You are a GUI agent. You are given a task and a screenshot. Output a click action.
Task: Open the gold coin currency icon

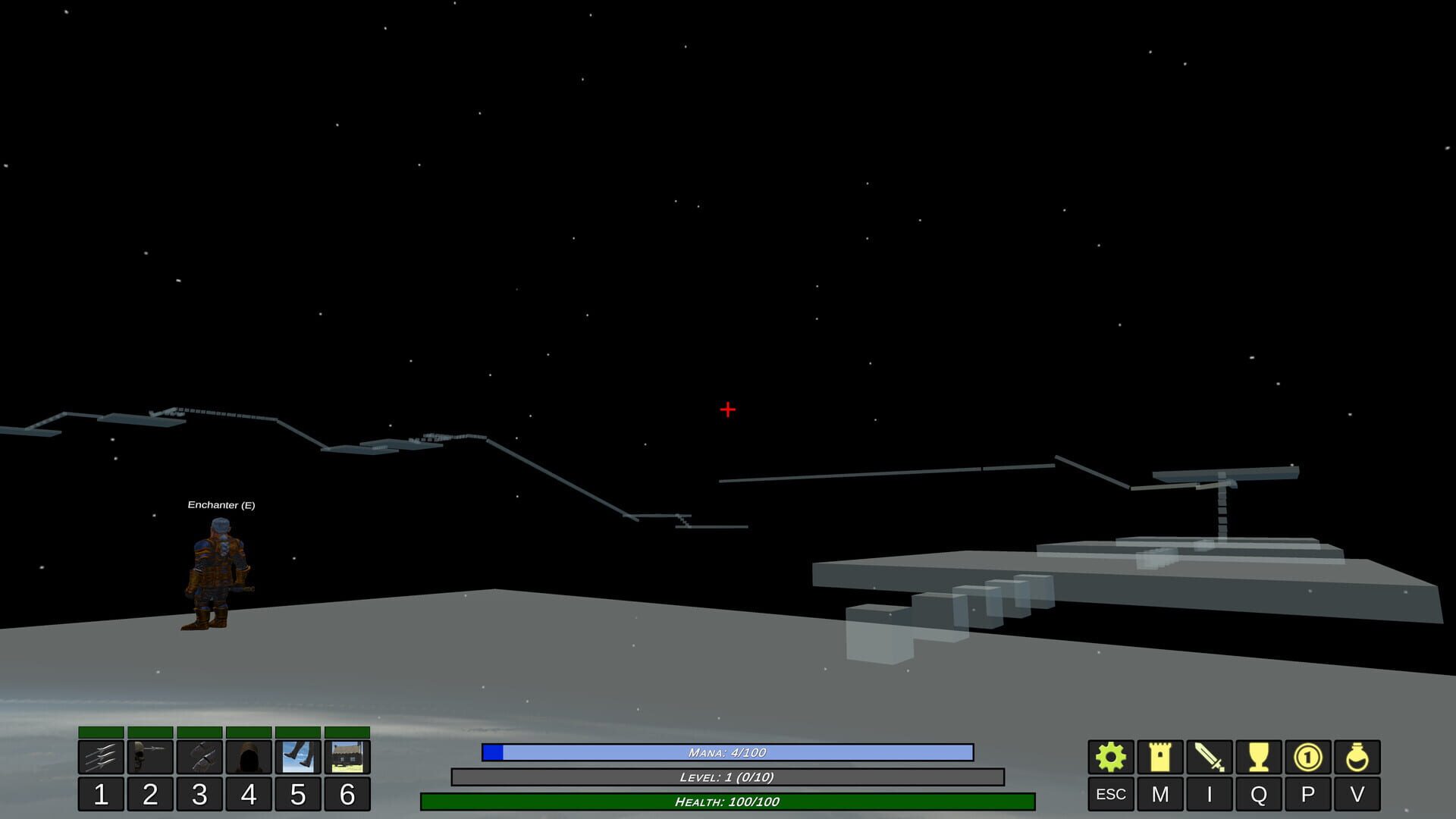pos(1308,756)
